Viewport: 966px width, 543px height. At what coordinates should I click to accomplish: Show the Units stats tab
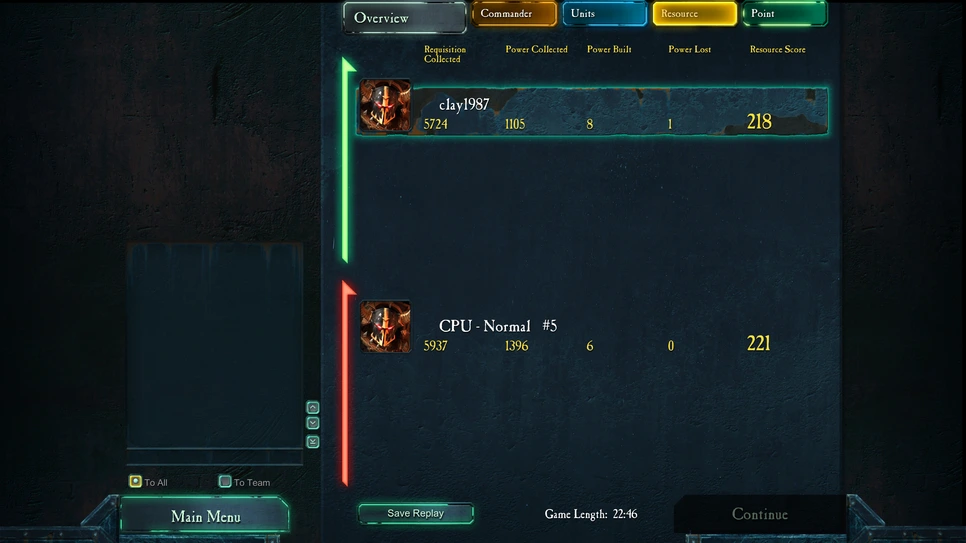pyautogui.click(x=604, y=14)
